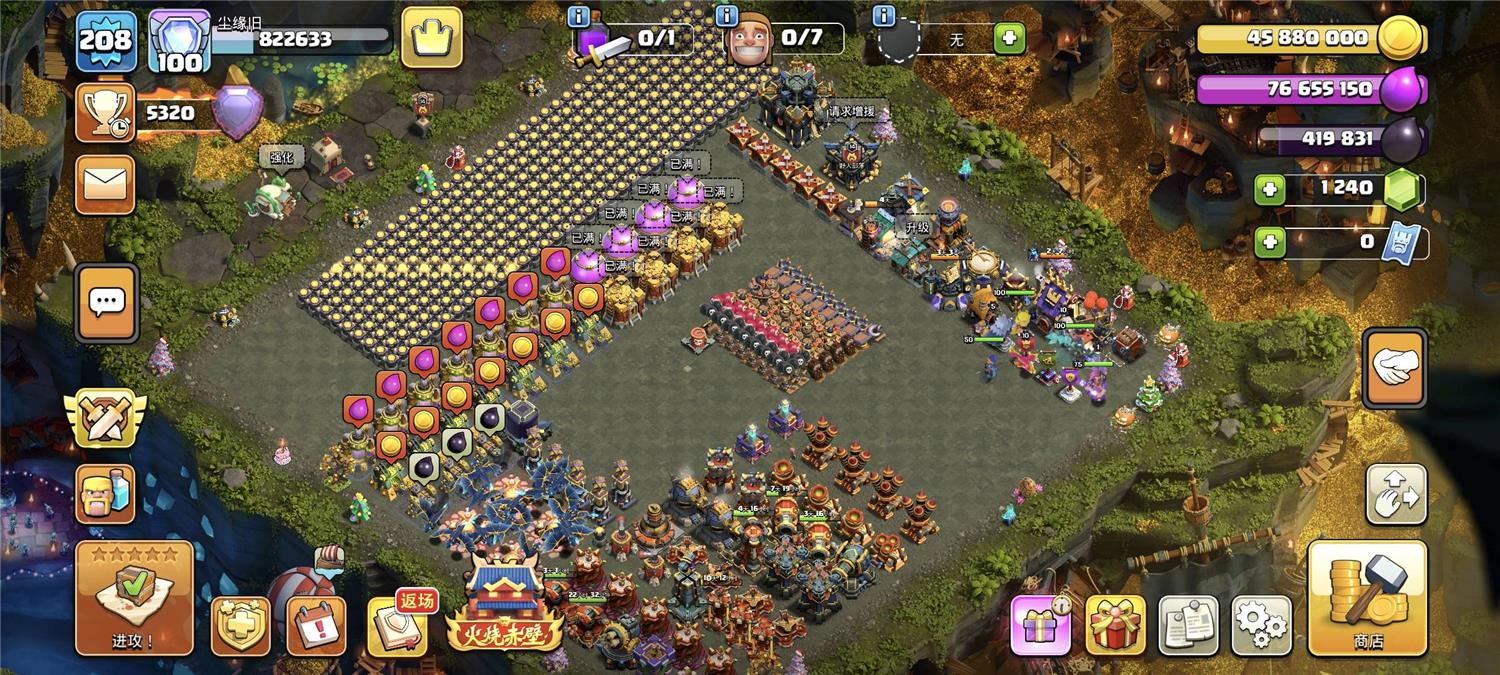
Task: Open the trophy league profile
Action: [105, 113]
